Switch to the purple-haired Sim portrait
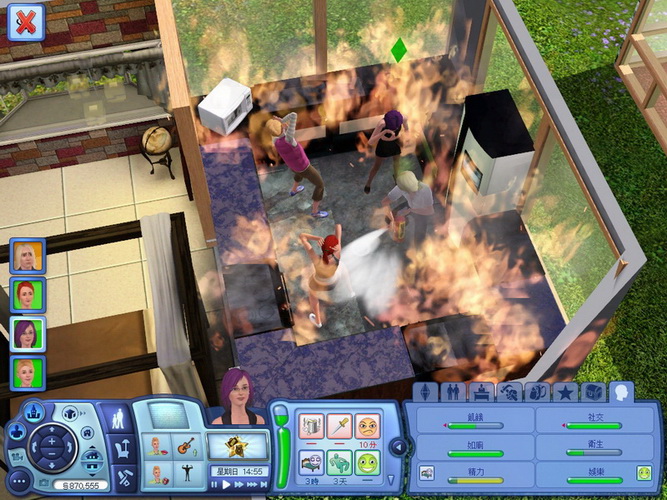This screenshot has width=667, height=500. pyautogui.click(x=26, y=334)
